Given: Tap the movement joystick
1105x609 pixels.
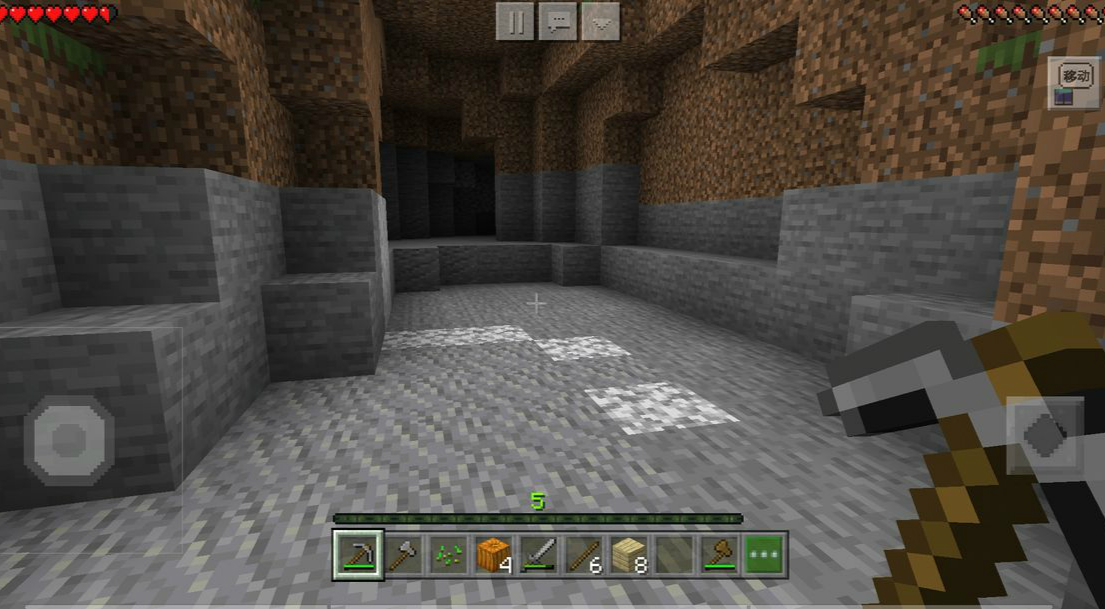Looking at the screenshot, I should point(69,440).
